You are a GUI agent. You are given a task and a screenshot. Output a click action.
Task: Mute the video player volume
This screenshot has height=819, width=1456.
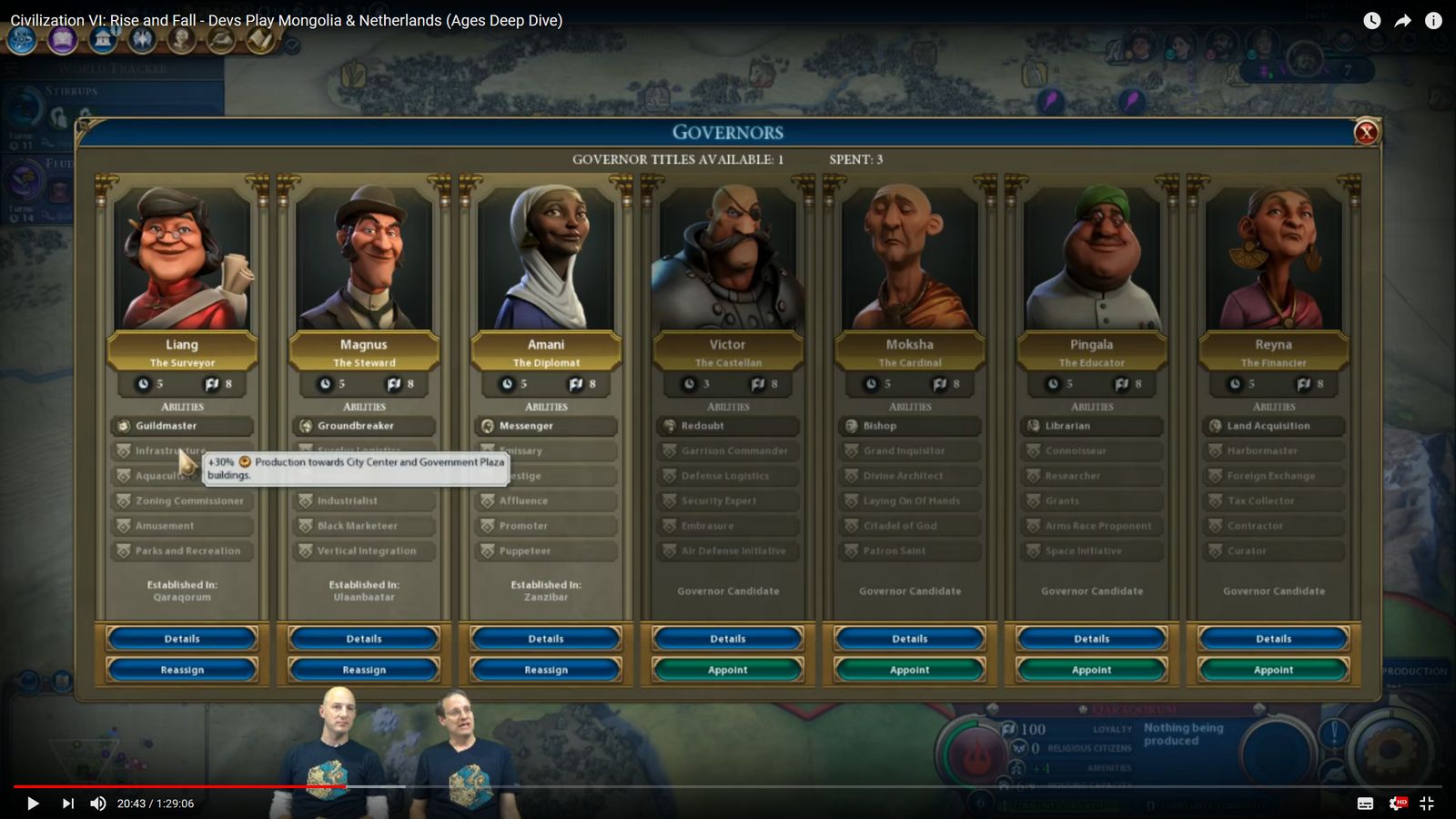98,804
